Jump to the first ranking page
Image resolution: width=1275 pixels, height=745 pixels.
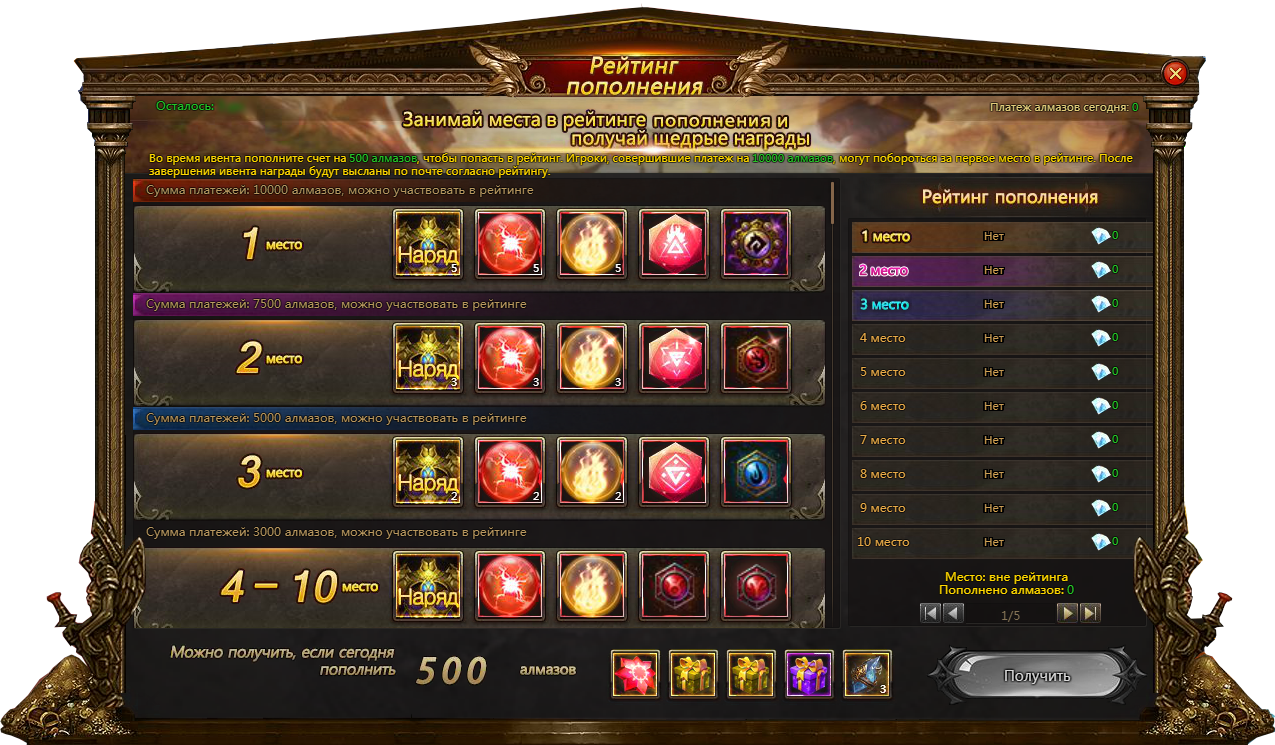931,613
